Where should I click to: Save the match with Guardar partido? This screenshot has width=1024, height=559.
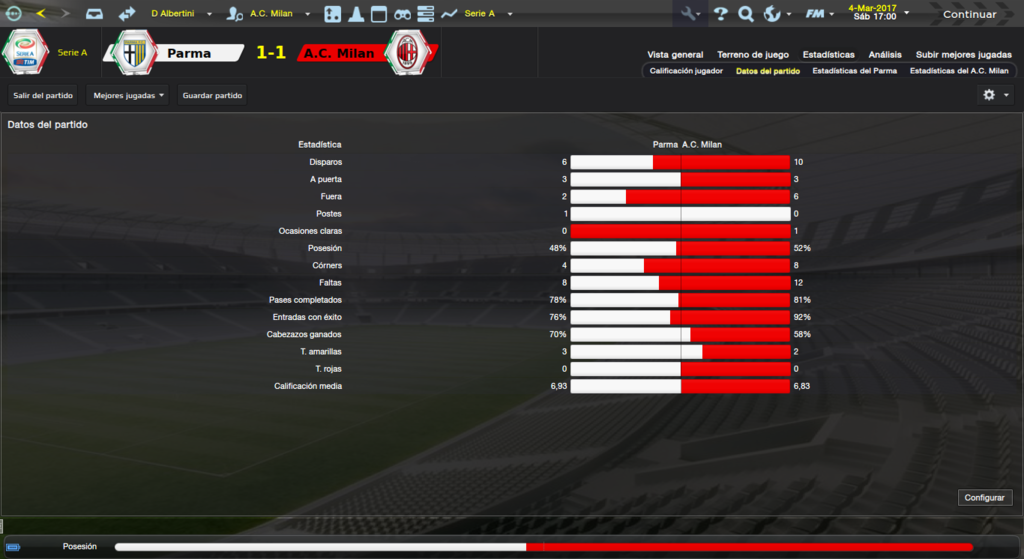click(x=212, y=95)
